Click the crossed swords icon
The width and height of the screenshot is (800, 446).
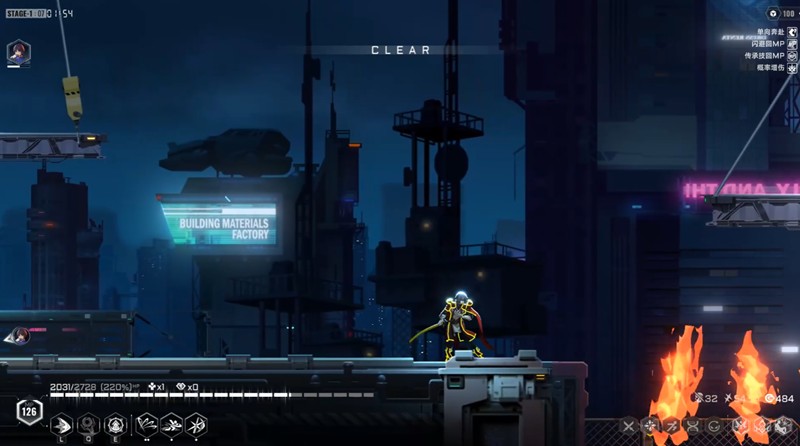(x=628, y=427)
